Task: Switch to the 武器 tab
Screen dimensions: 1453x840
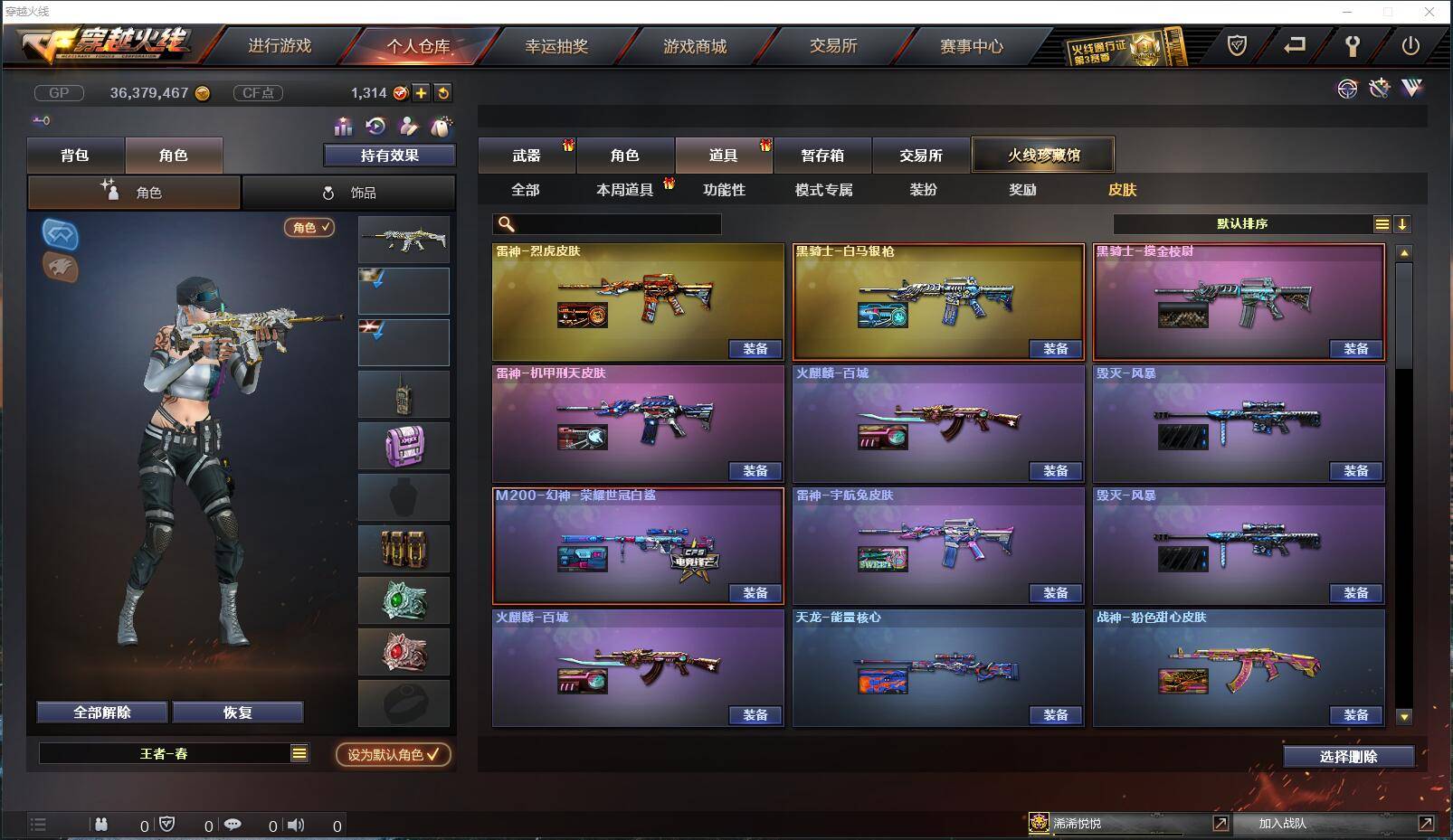Action: point(526,155)
